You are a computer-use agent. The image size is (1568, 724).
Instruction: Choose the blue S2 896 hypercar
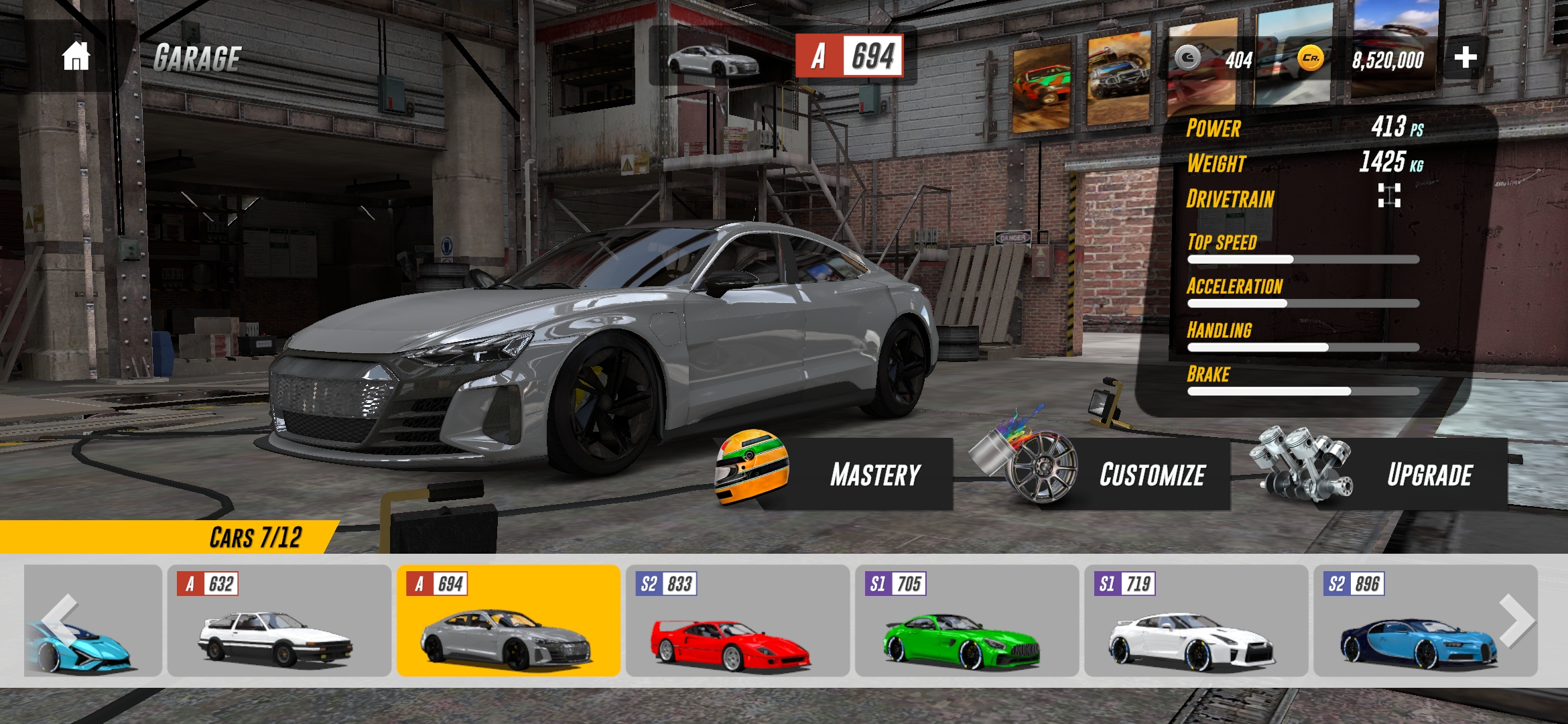tap(1414, 621)
